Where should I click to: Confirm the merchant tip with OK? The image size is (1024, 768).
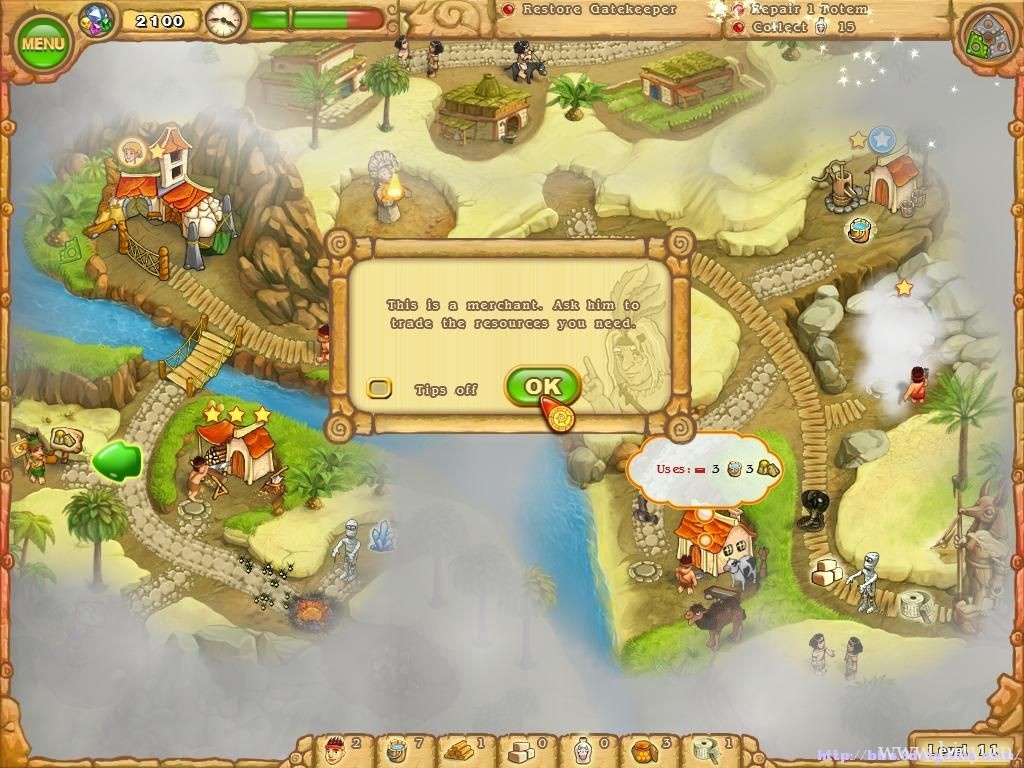pyautogui.click(x=542, y=386)
